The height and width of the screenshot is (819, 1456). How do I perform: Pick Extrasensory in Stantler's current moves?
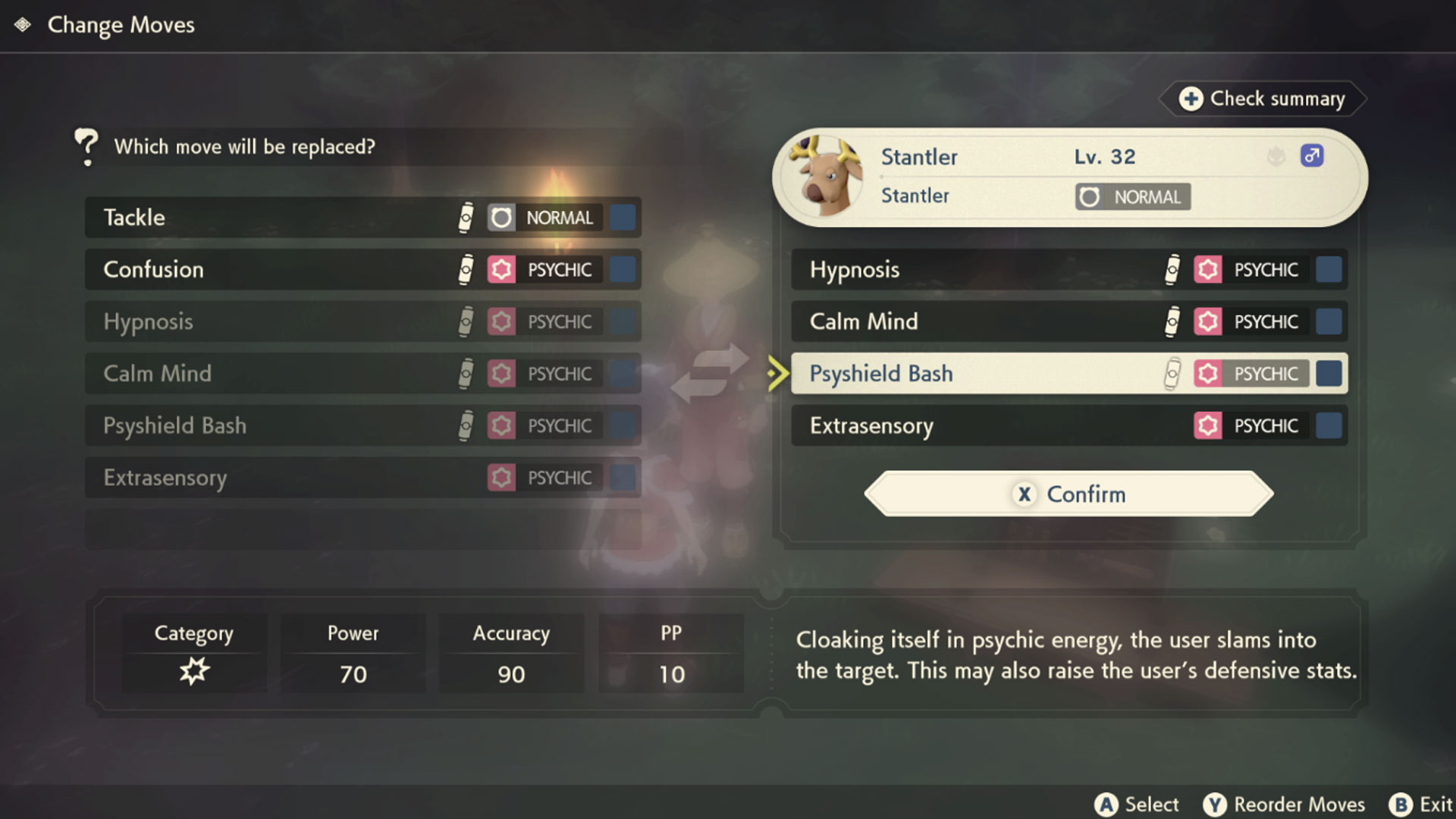[x=1068, y=425]
